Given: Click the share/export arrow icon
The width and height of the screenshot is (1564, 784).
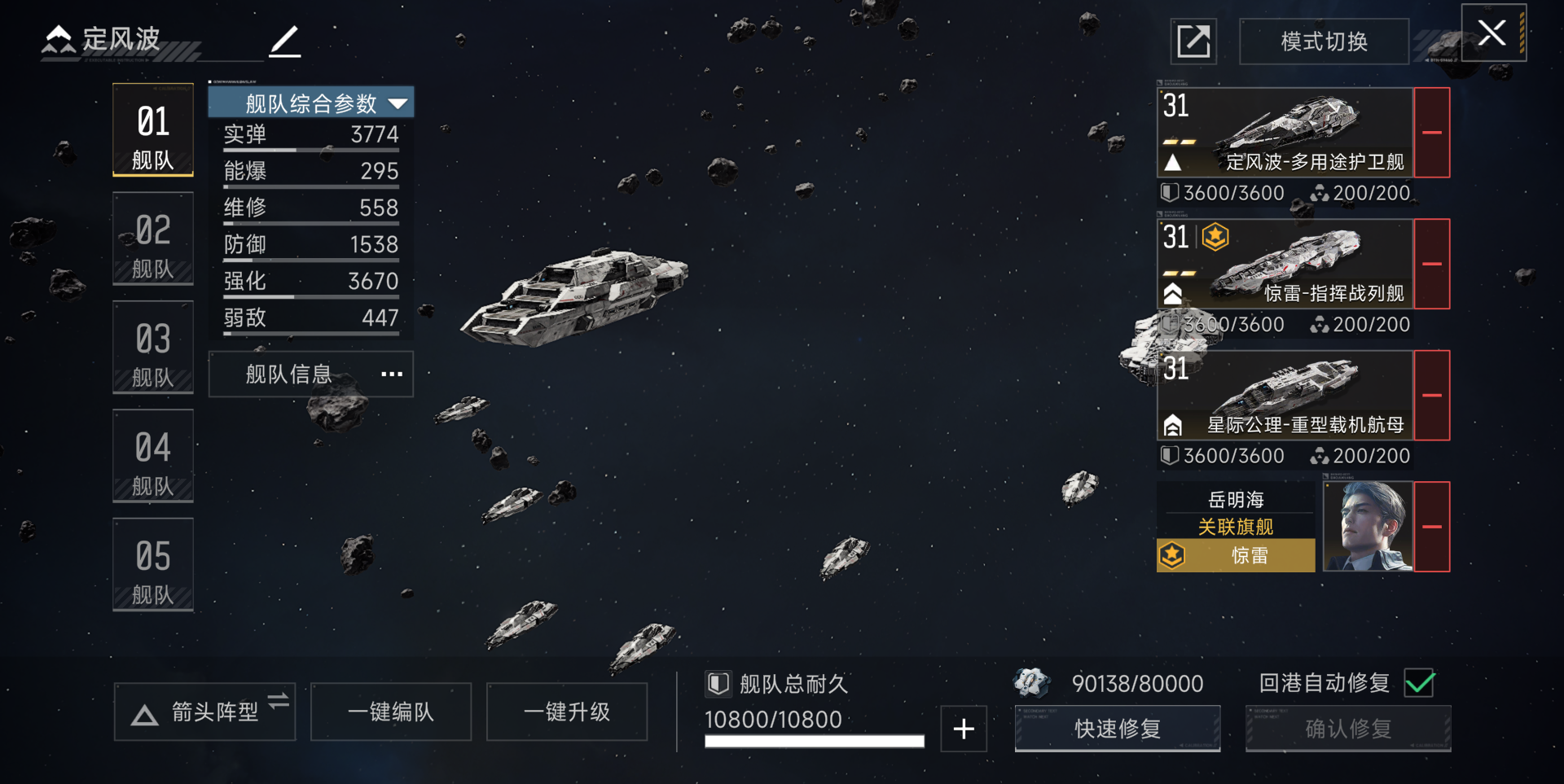Looking at the screenshot, I should pos(1193,42).
